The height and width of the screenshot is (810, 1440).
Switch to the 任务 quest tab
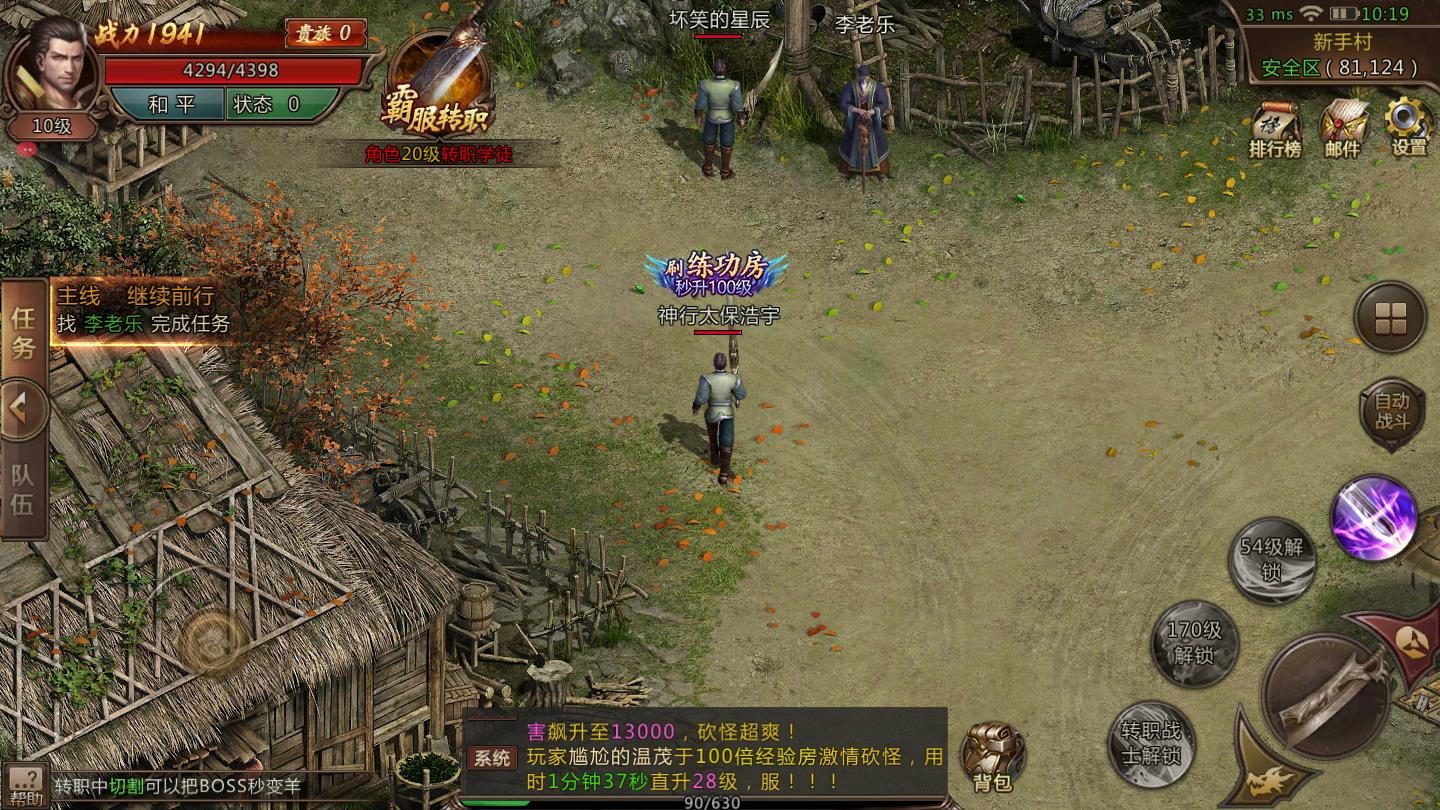coord(23,333)
